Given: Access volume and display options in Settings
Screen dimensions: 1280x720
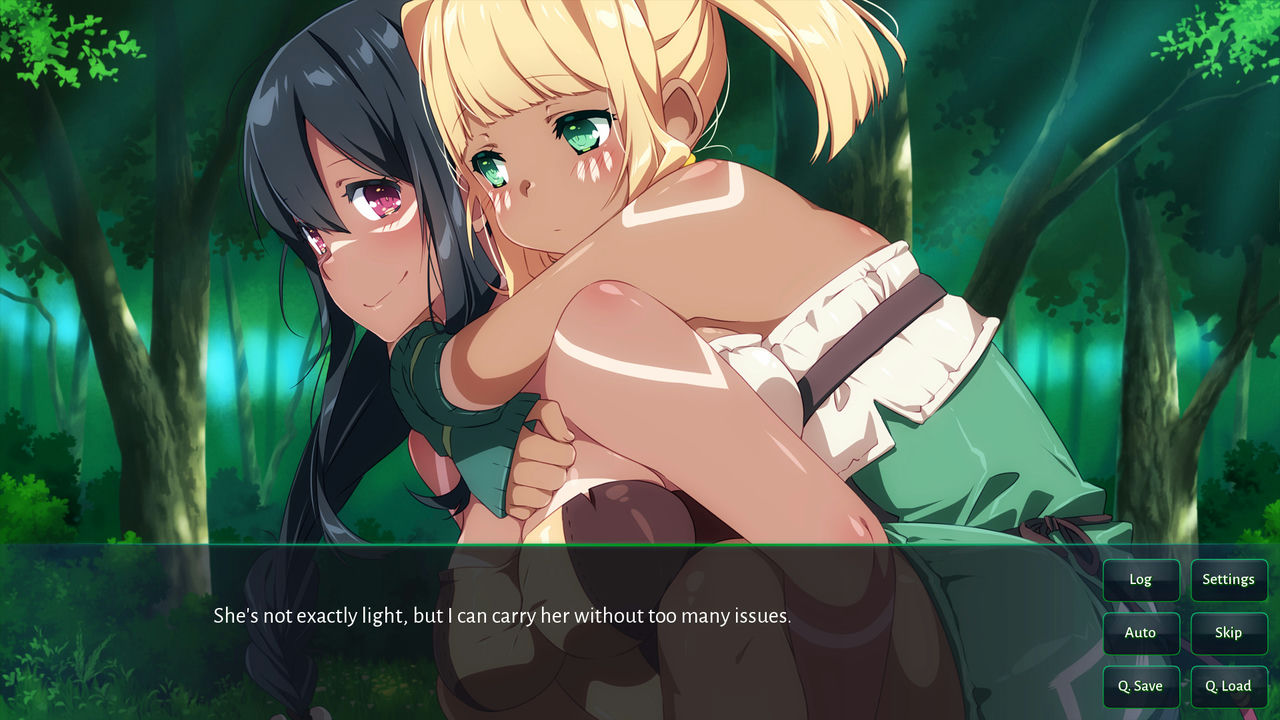Looking at the screenshot, I should [x=1229, y=579].
